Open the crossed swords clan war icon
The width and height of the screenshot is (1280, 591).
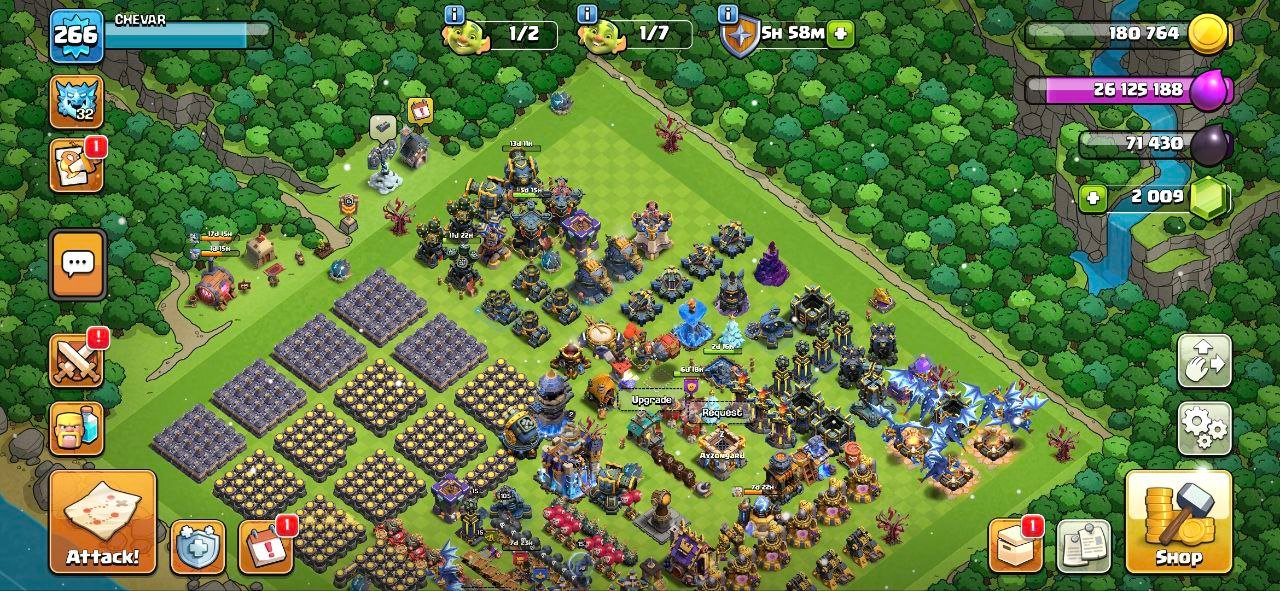click(77, 360)
